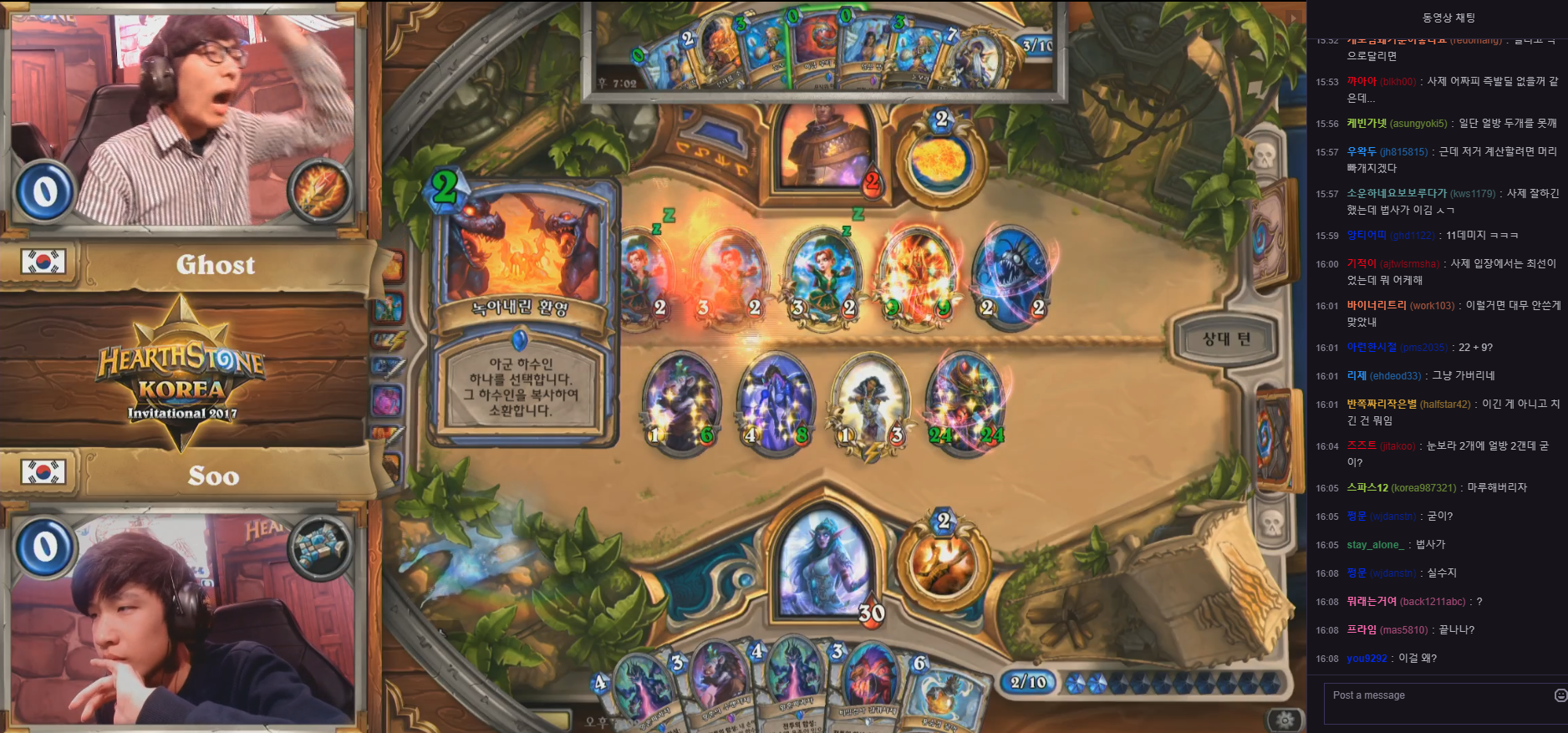The height and width of the screenshot is (733, 1568).
Task: Open the gear settings menu
Action: pos(1285,720)
